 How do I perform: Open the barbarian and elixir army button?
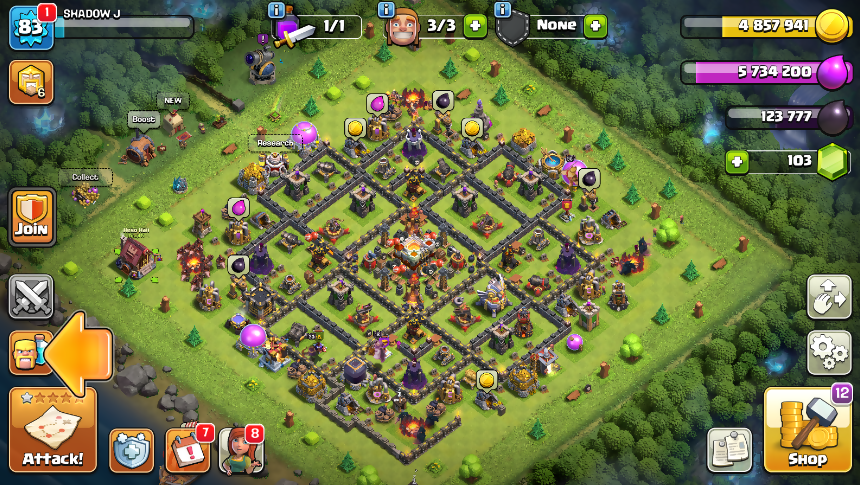click(x=27, y=352)
